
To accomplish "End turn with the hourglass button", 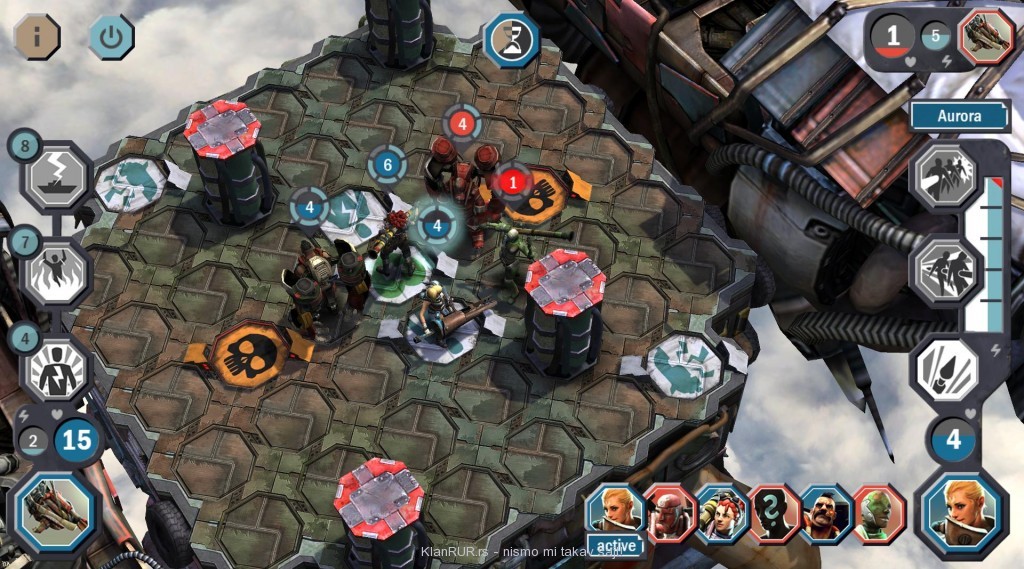I will coord(512,40).
